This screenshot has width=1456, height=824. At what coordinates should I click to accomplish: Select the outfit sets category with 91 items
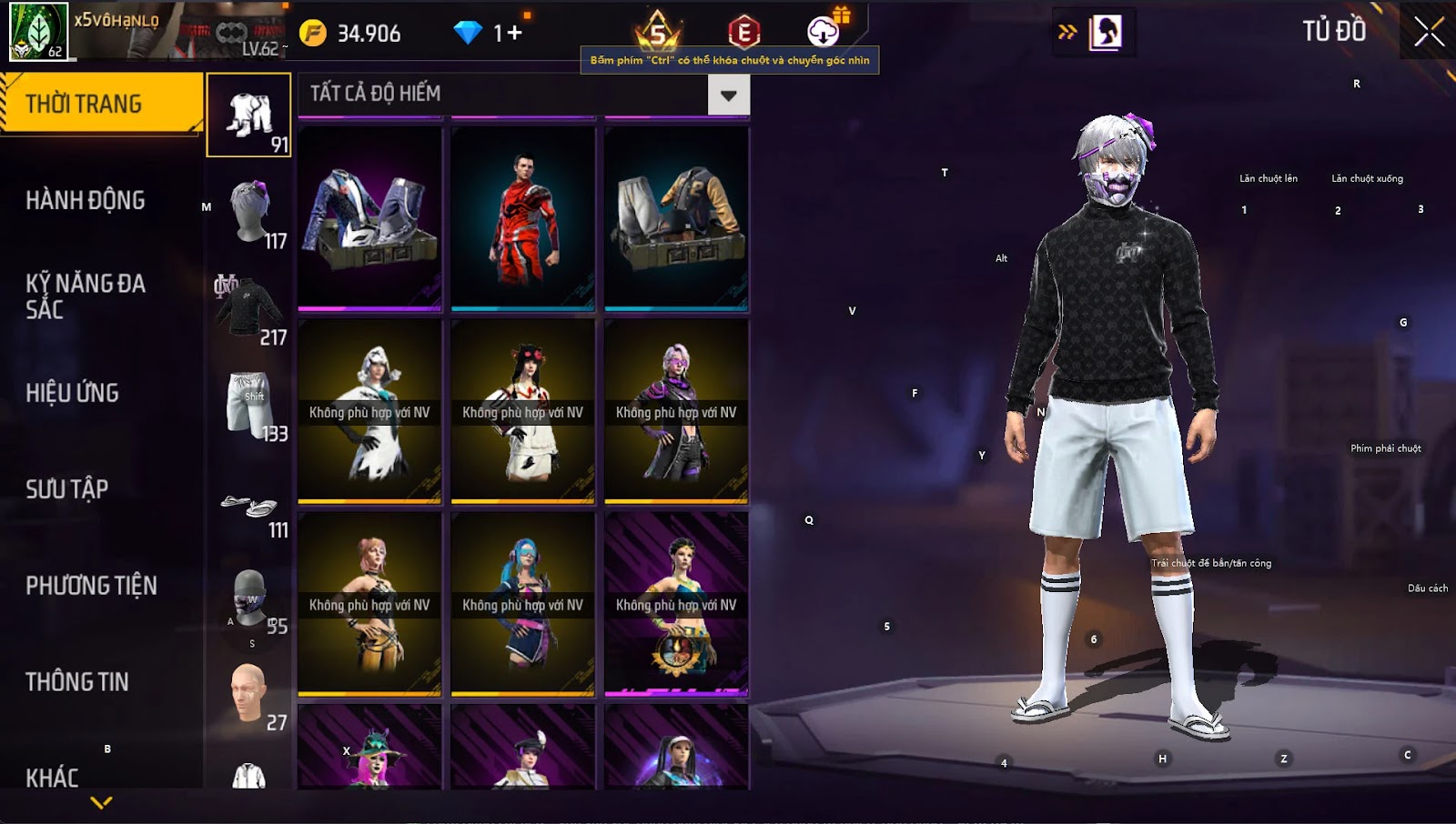249,116
